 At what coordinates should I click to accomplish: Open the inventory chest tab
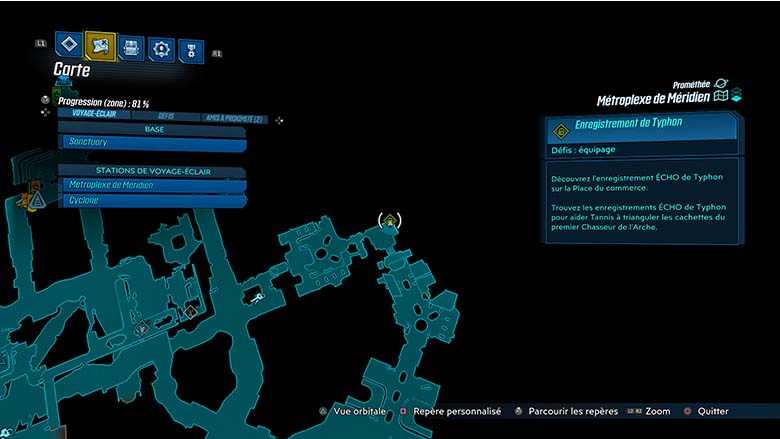[131, 47]
